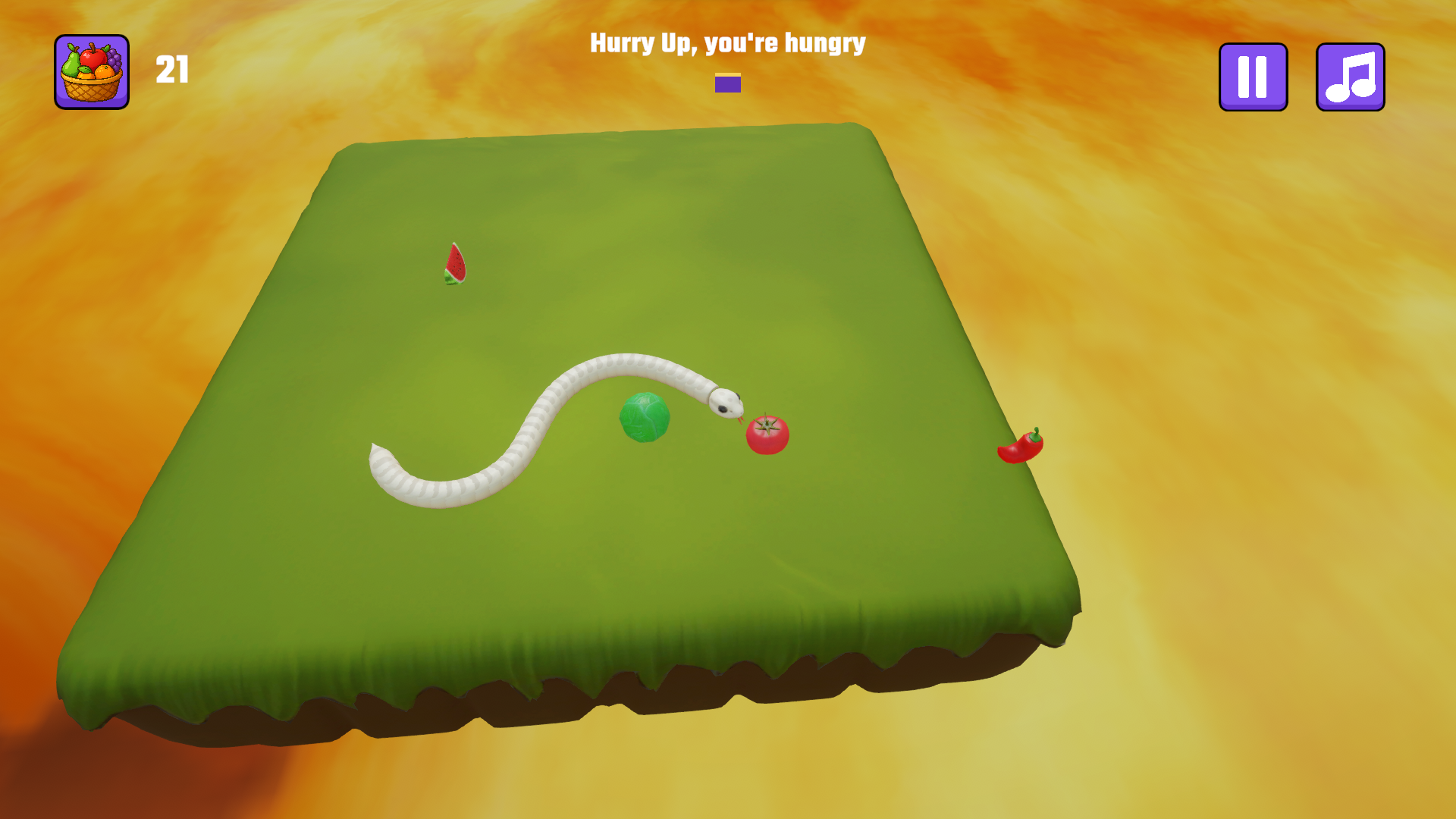
Task: Click the 'Hurry Up, you're hungry' message
Action: (x=726, y=44)
